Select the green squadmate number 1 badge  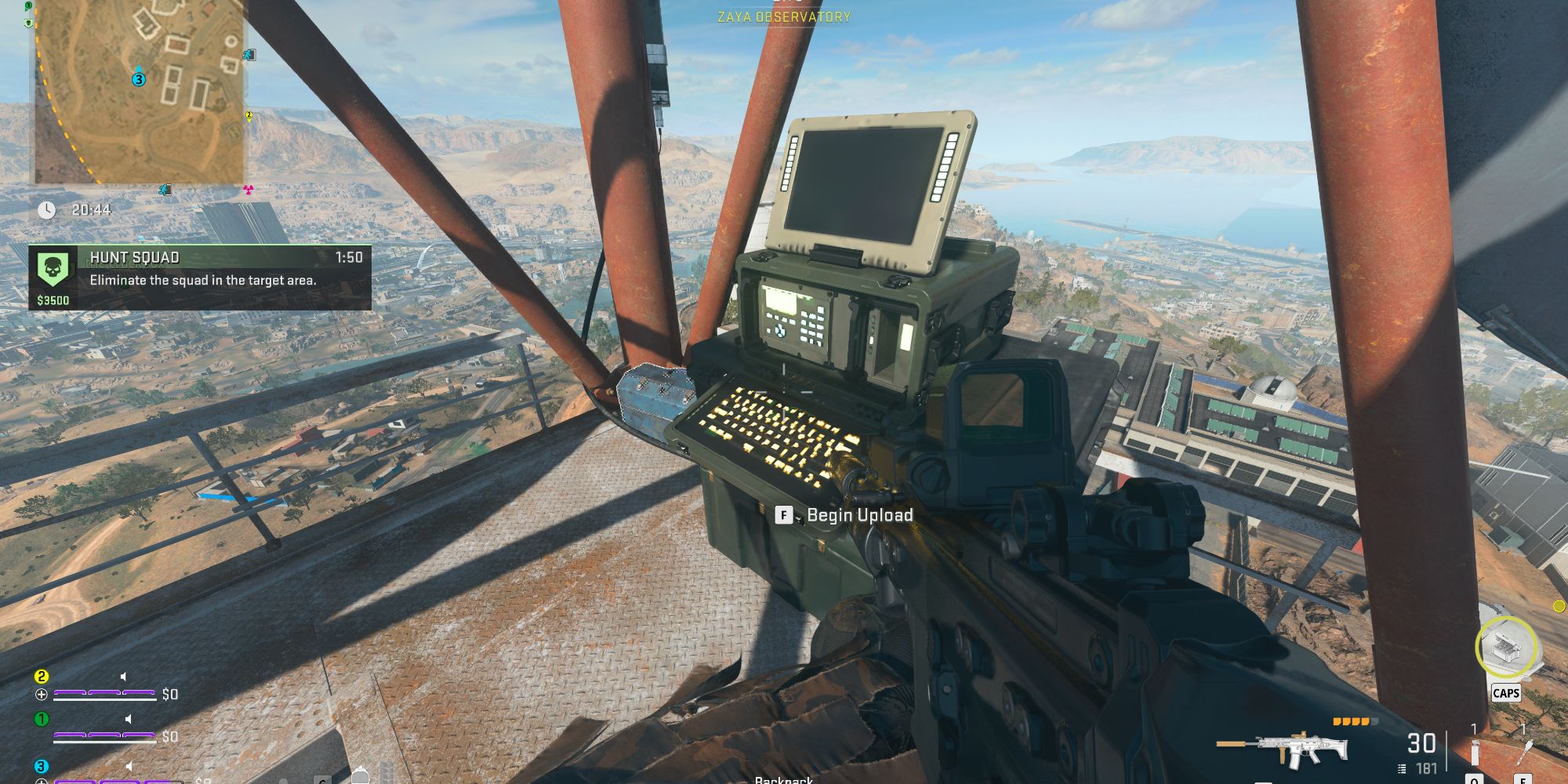42,719
